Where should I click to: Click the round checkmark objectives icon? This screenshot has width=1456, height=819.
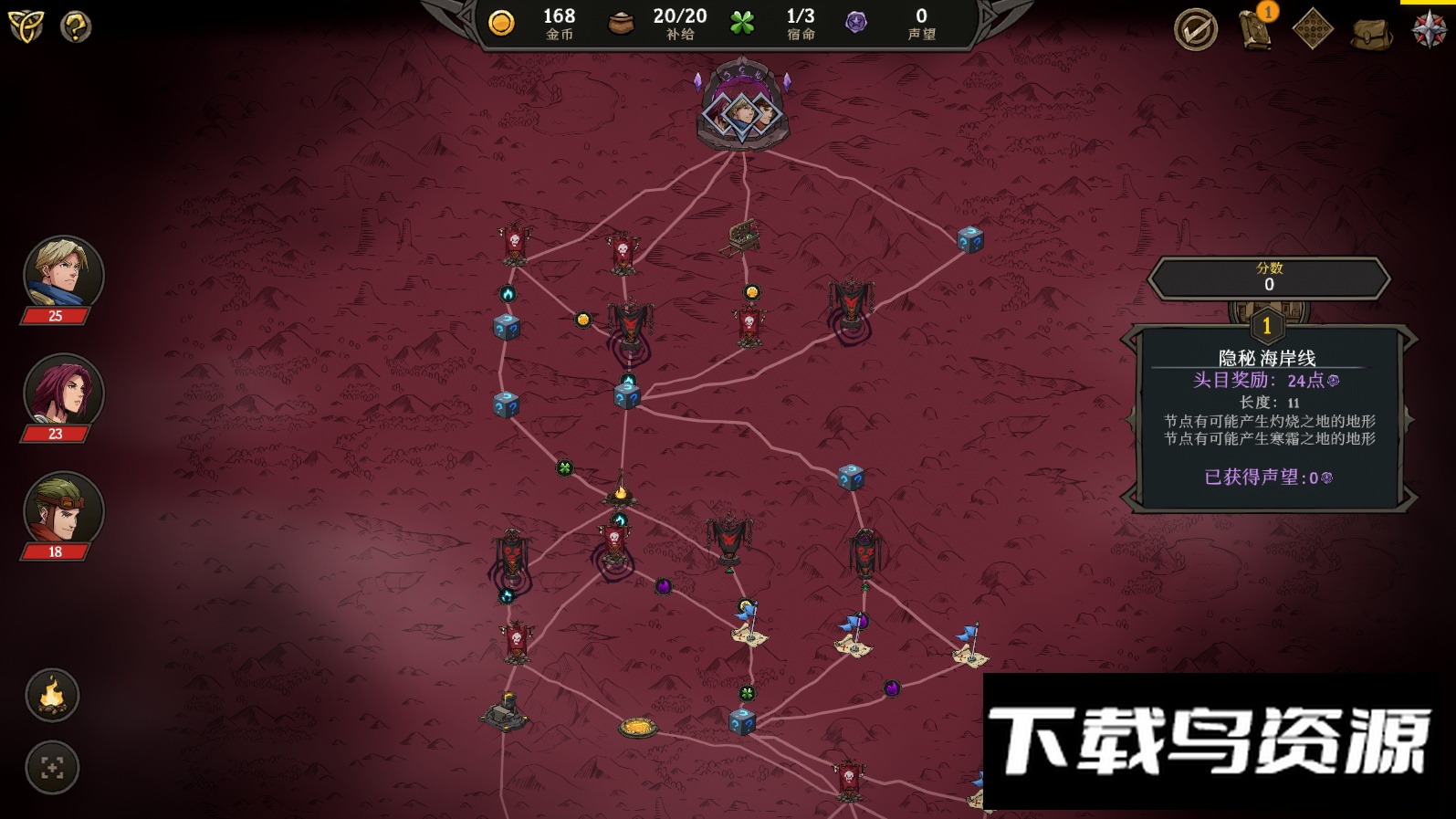pyautogui.click(x=1195, y=30)
